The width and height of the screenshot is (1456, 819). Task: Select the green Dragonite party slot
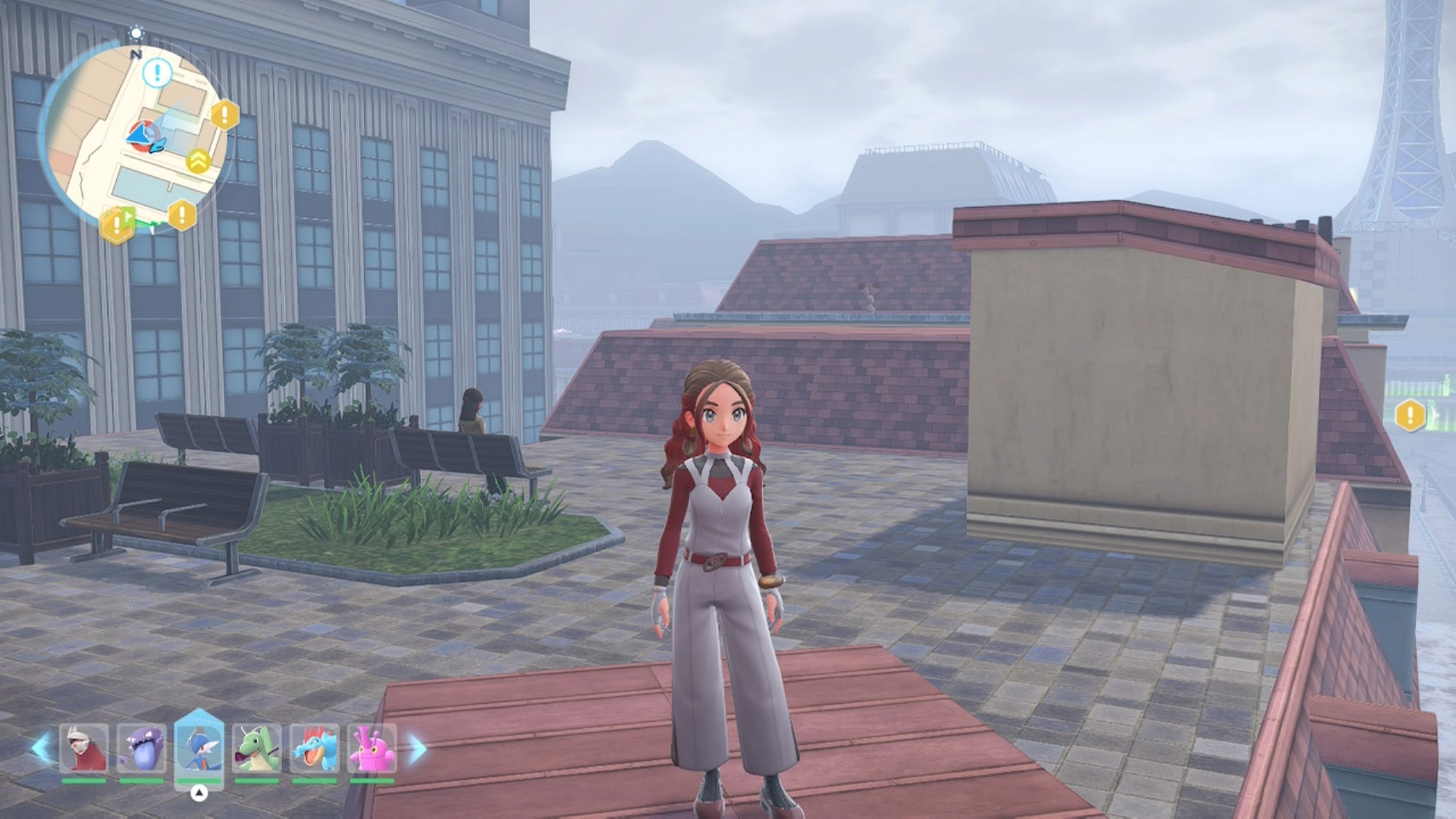coord(256,748)
